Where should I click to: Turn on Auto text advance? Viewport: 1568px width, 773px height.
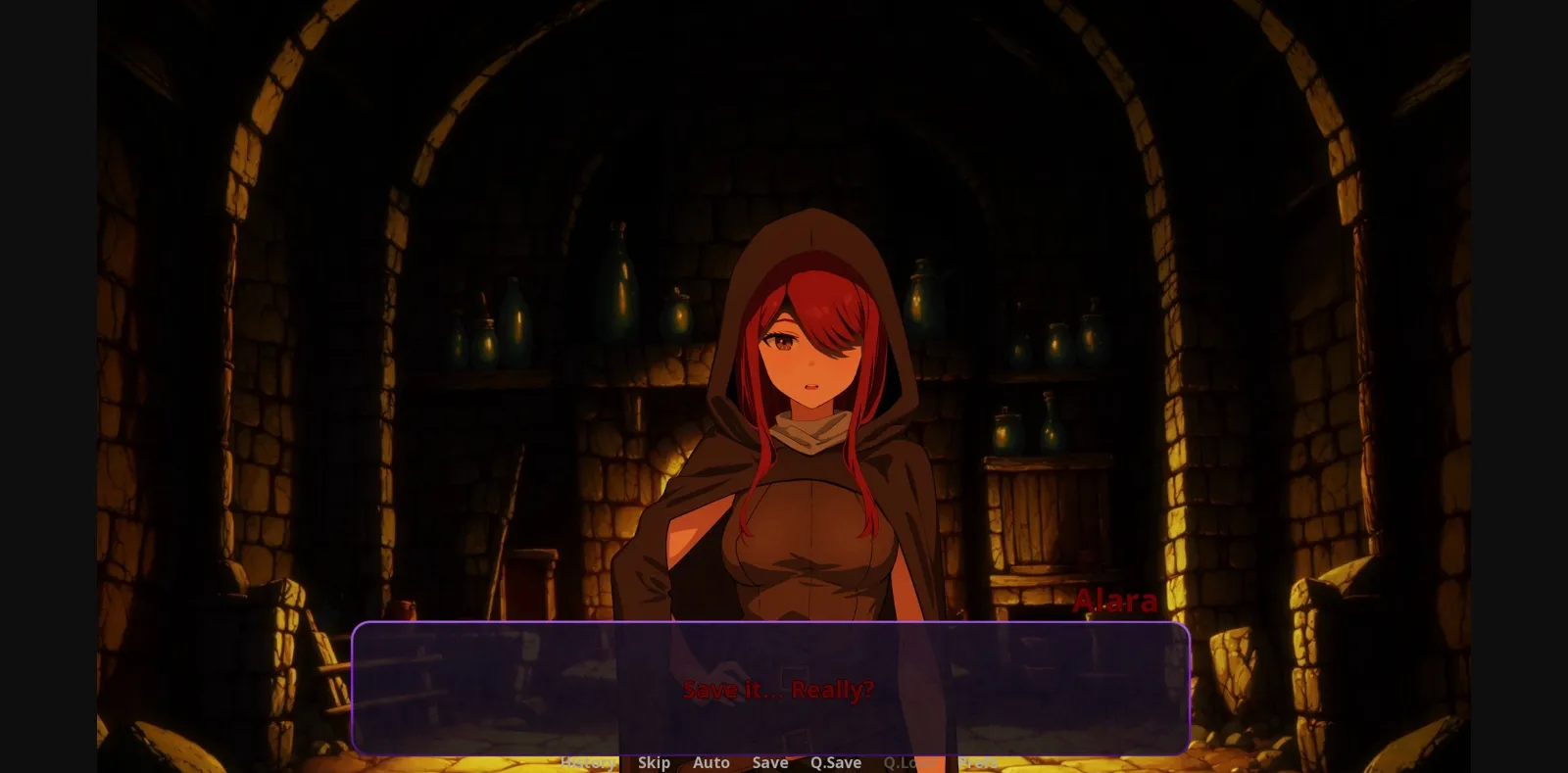click(711, 762)
